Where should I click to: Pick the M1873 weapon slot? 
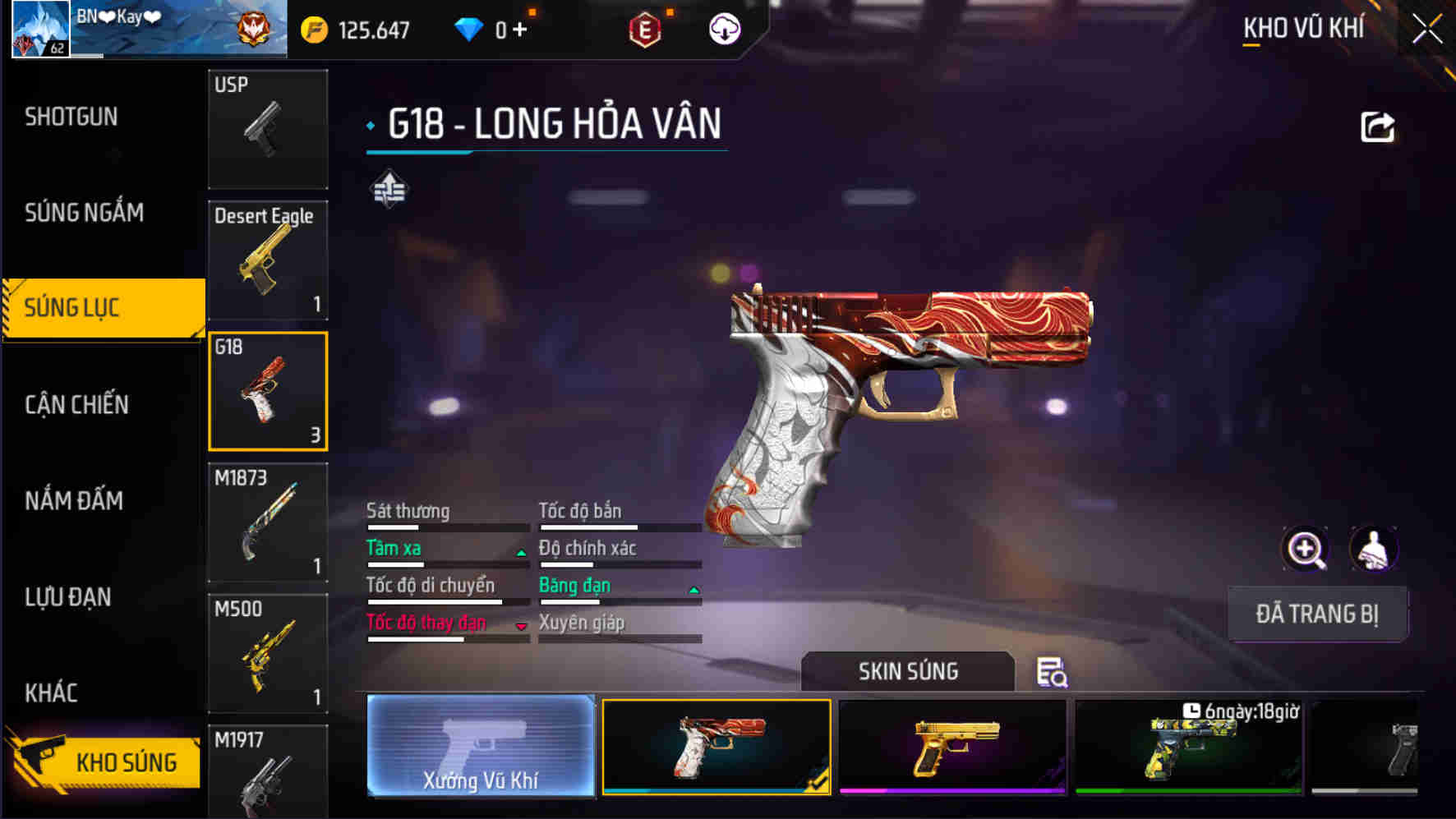click(x=268, y=522)
